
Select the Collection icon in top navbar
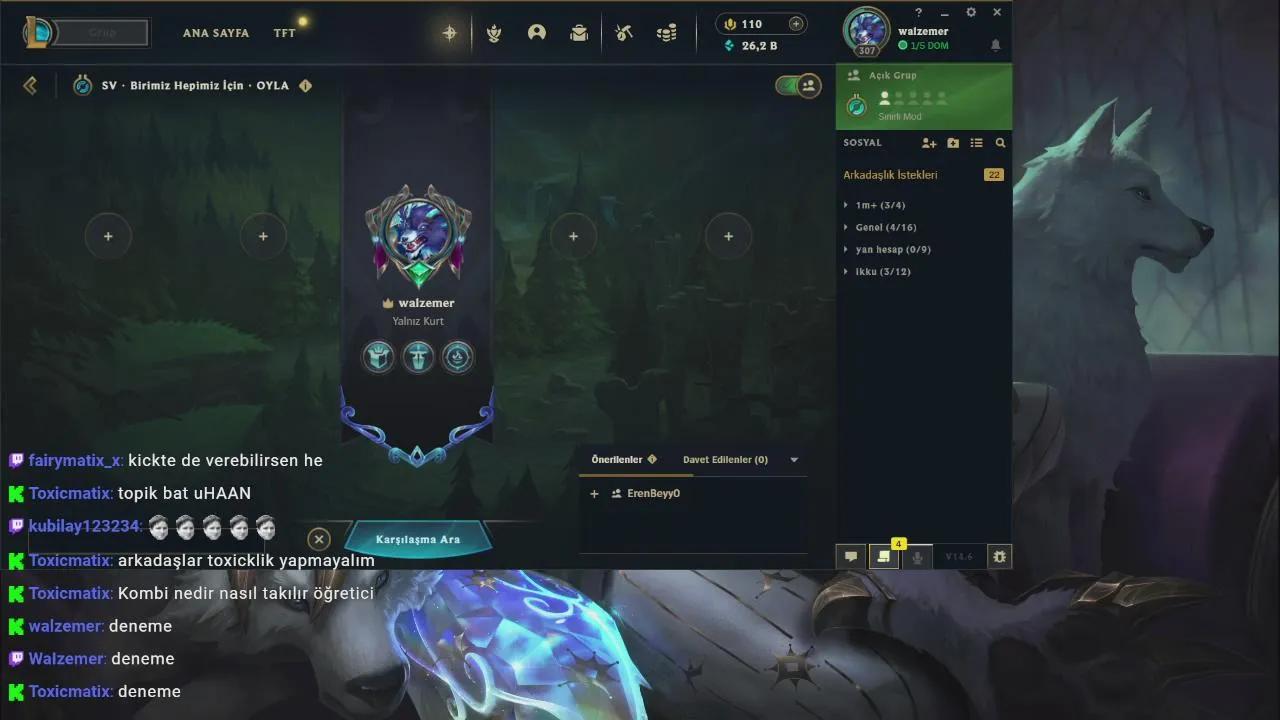coord(493,33)
